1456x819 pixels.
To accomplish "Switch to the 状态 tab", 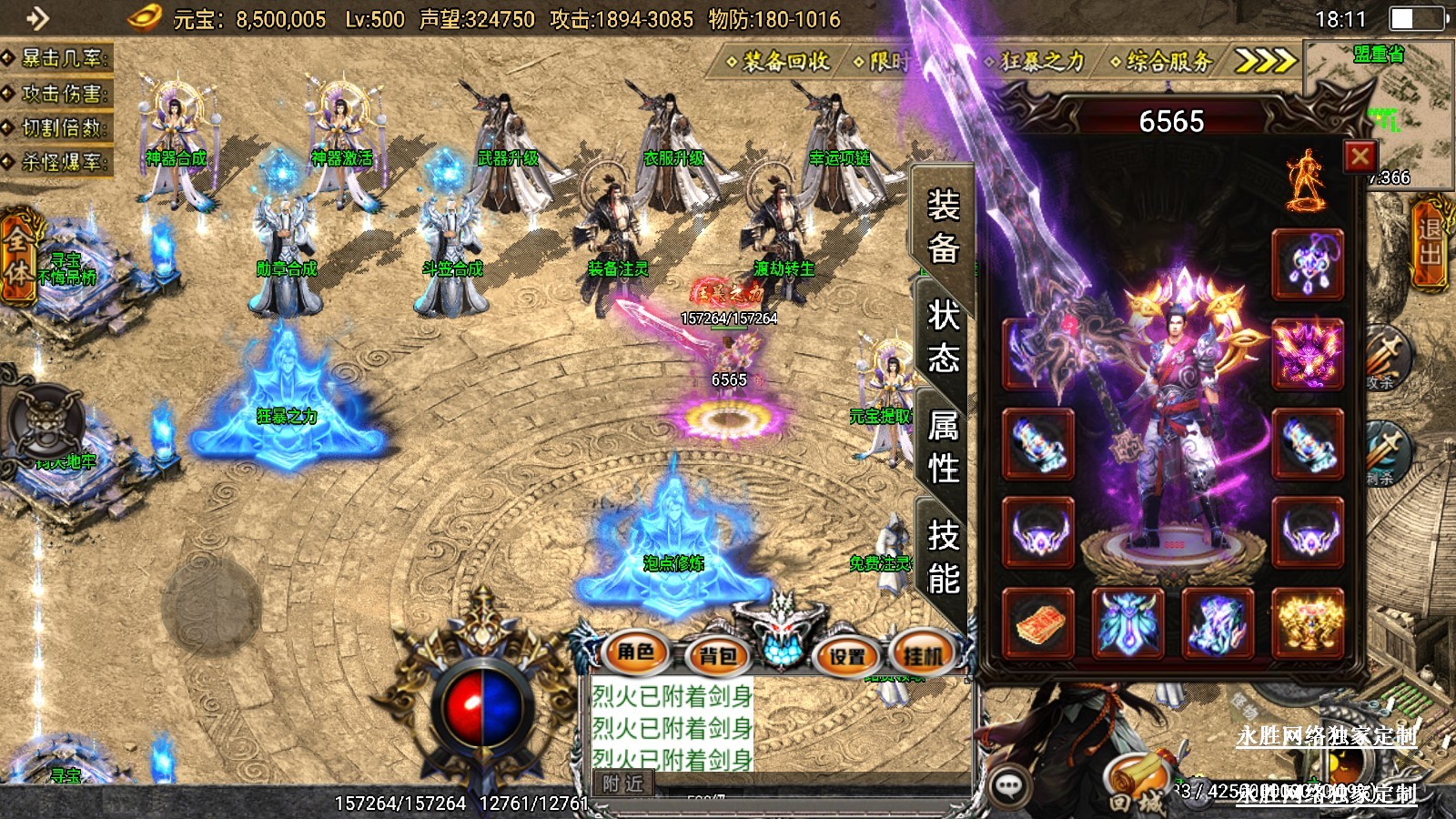I will (943, 336).
